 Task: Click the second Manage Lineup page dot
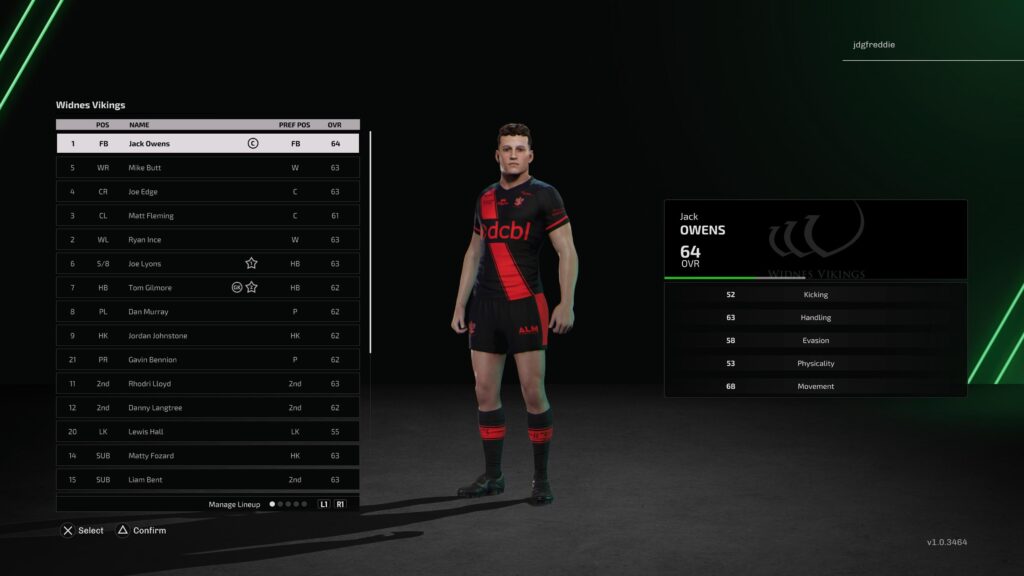point(281,504)
